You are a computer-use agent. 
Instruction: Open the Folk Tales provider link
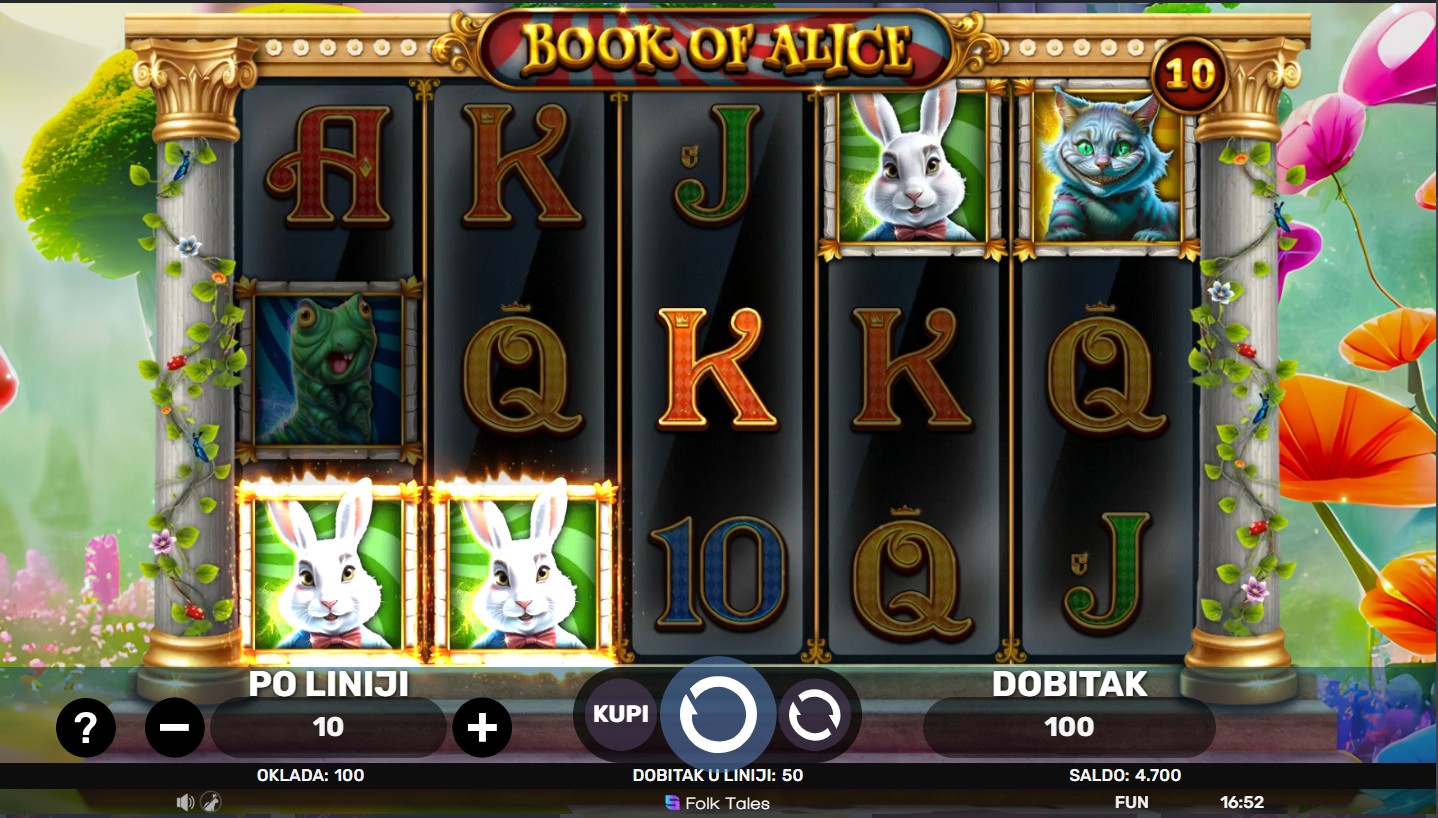[717, 802]
